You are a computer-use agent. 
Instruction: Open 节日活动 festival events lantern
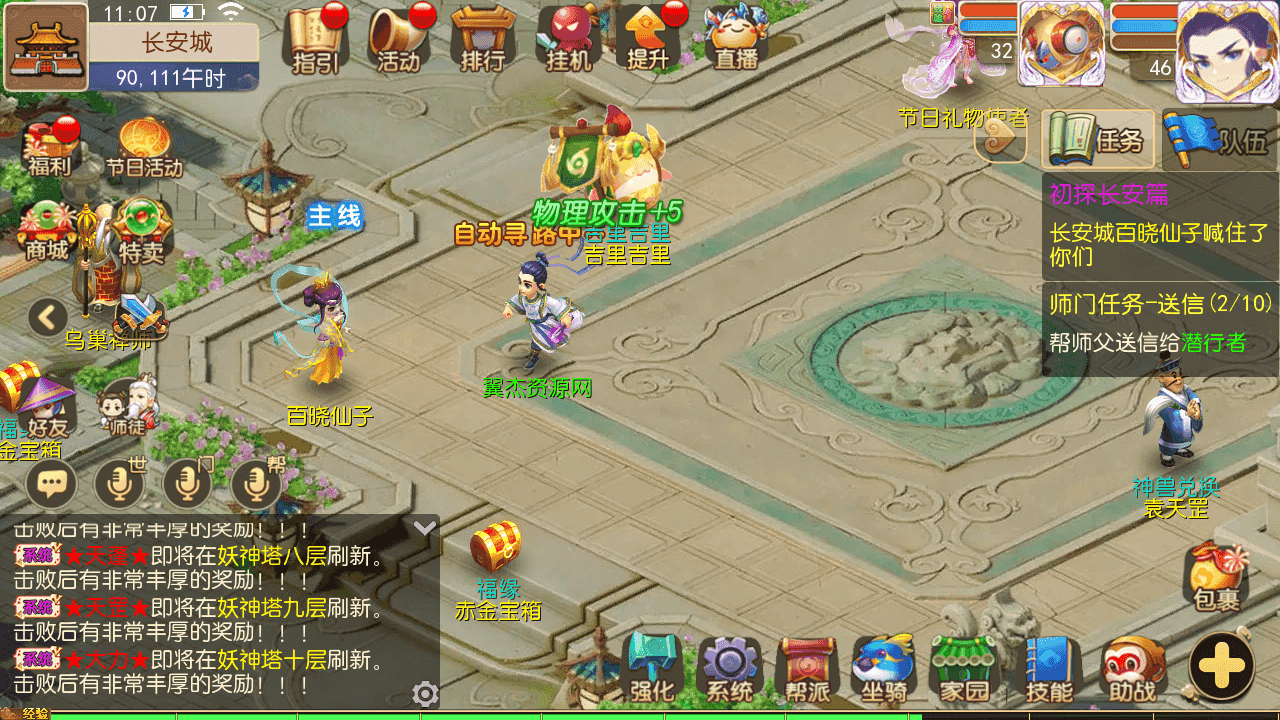pos(143,147)
